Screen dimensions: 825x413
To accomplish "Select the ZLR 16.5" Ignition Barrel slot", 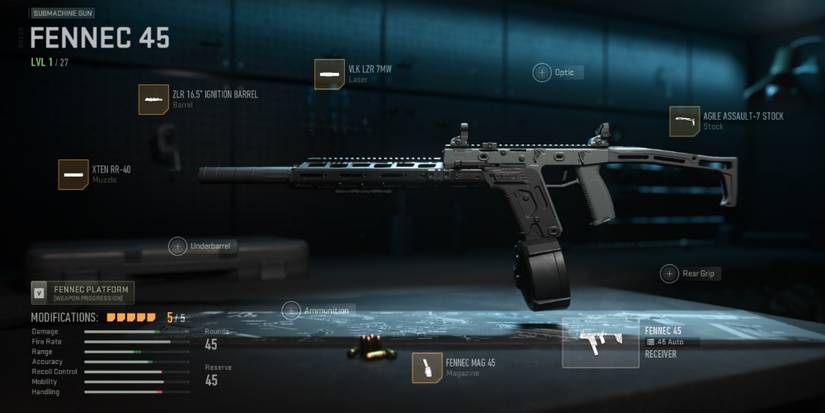I will pyautogui.click(x=153, y=100).
